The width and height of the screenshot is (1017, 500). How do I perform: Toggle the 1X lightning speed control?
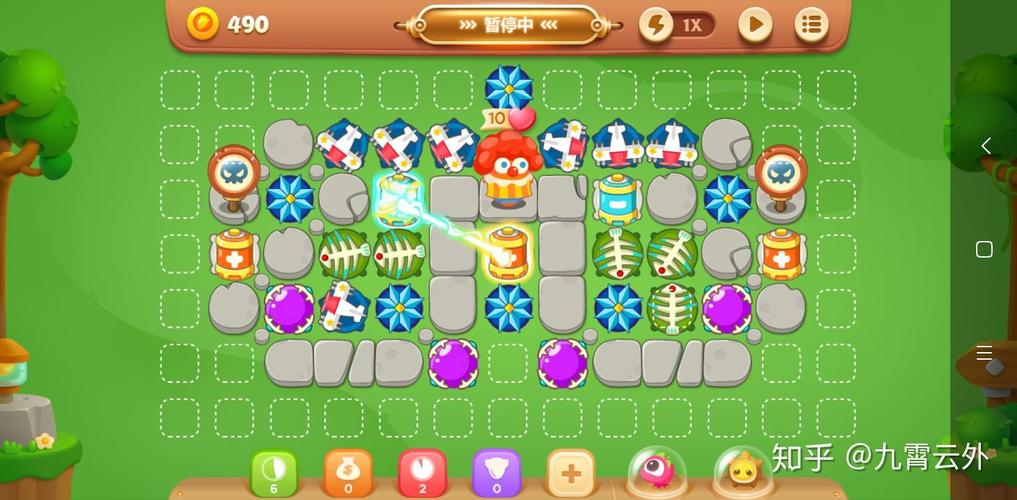point(678,25)
